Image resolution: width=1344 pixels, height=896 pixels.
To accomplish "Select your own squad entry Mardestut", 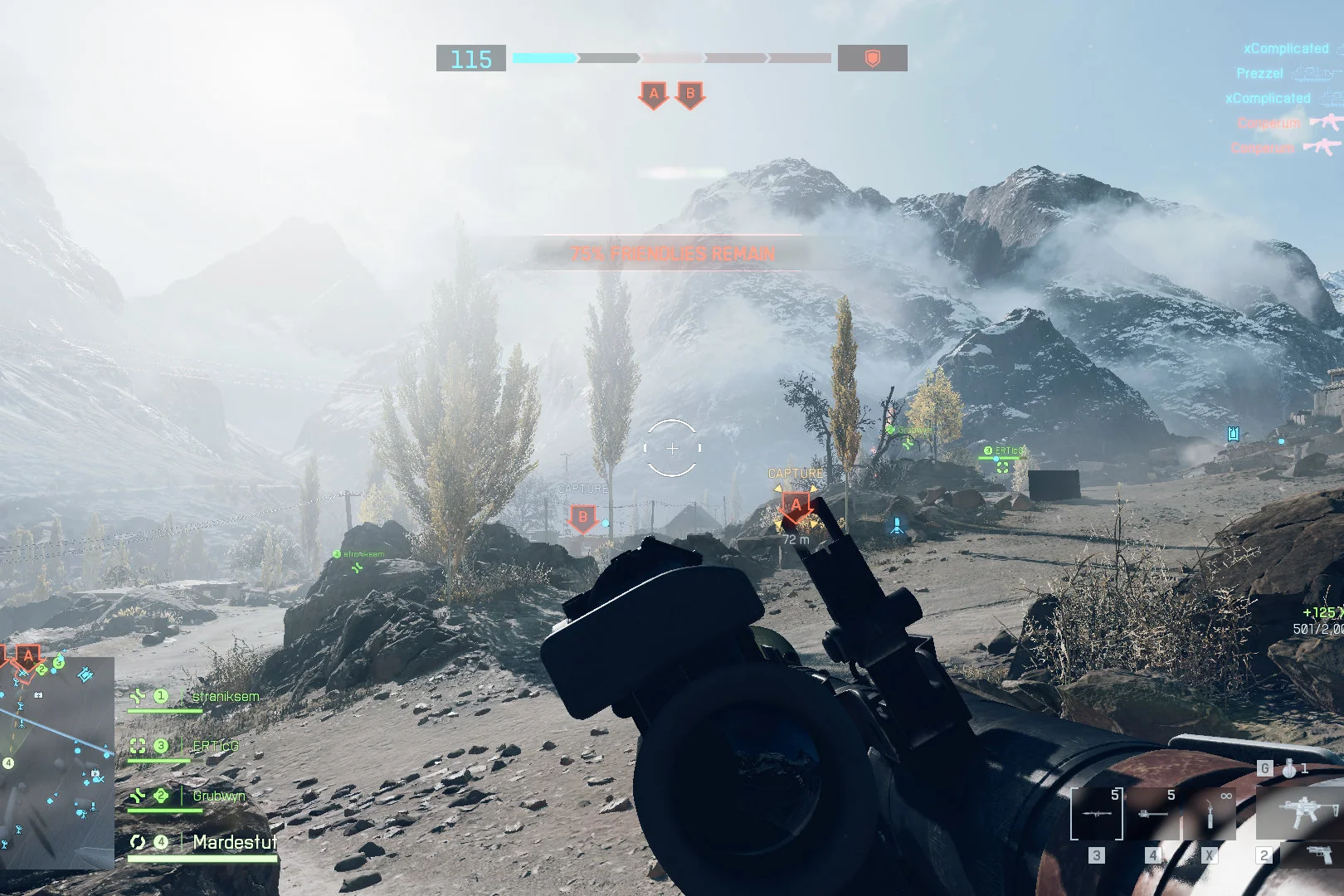I will [235, 842].
